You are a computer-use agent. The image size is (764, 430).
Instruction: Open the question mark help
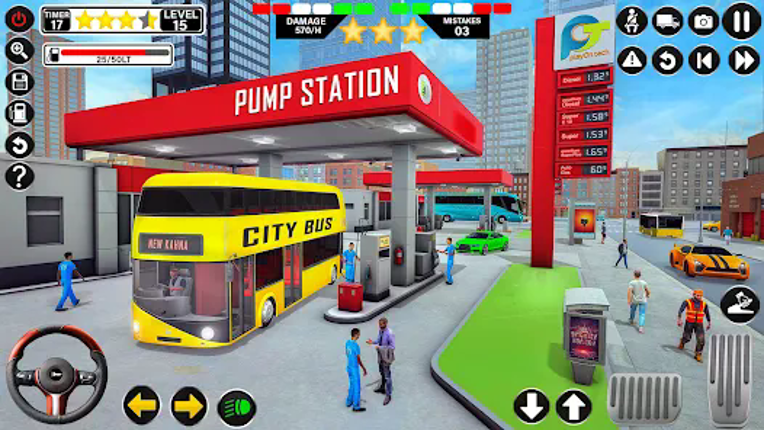tap(19, 176)
